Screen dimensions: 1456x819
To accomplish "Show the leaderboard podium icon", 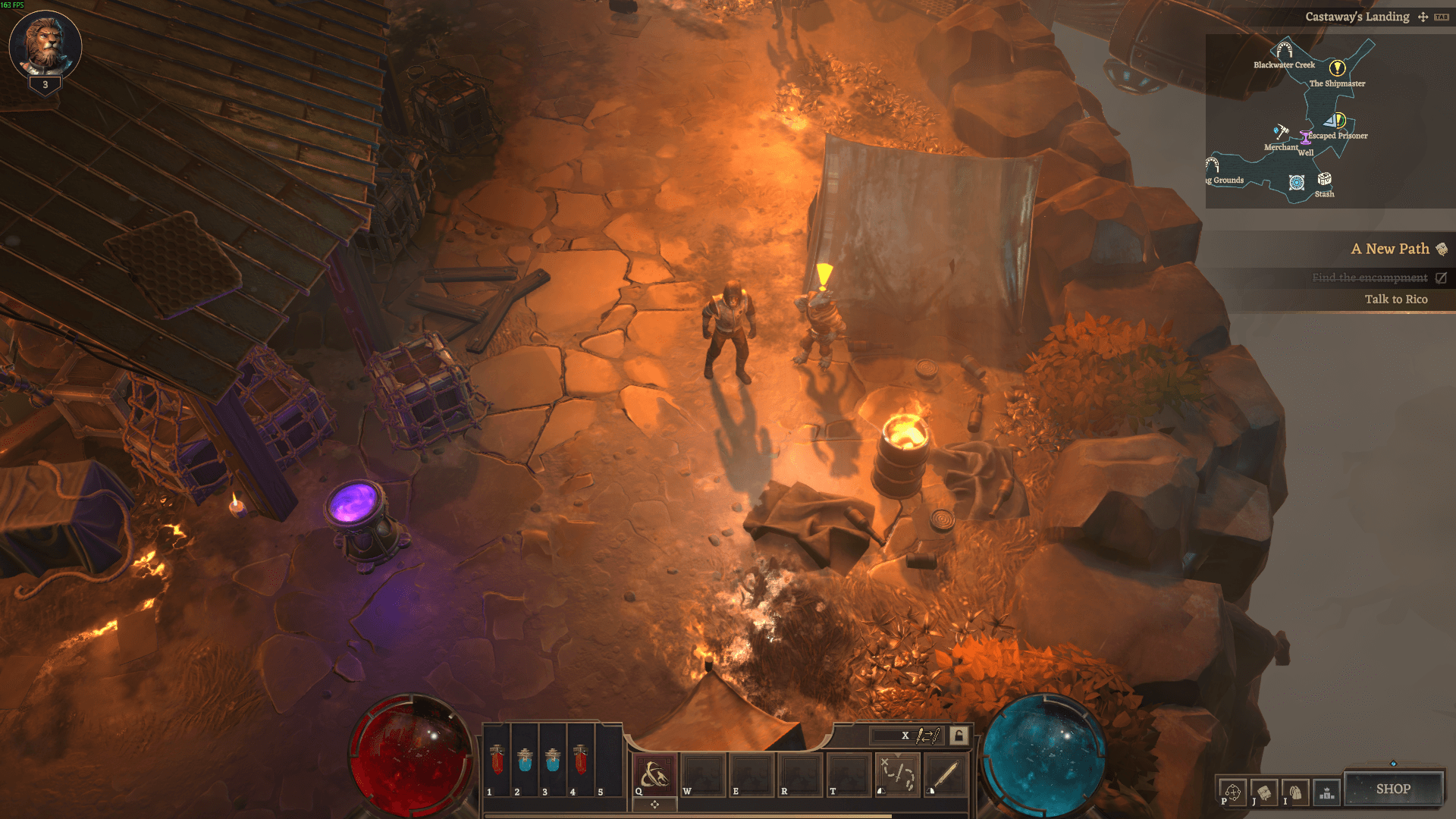I will (x=1326, y=792).
